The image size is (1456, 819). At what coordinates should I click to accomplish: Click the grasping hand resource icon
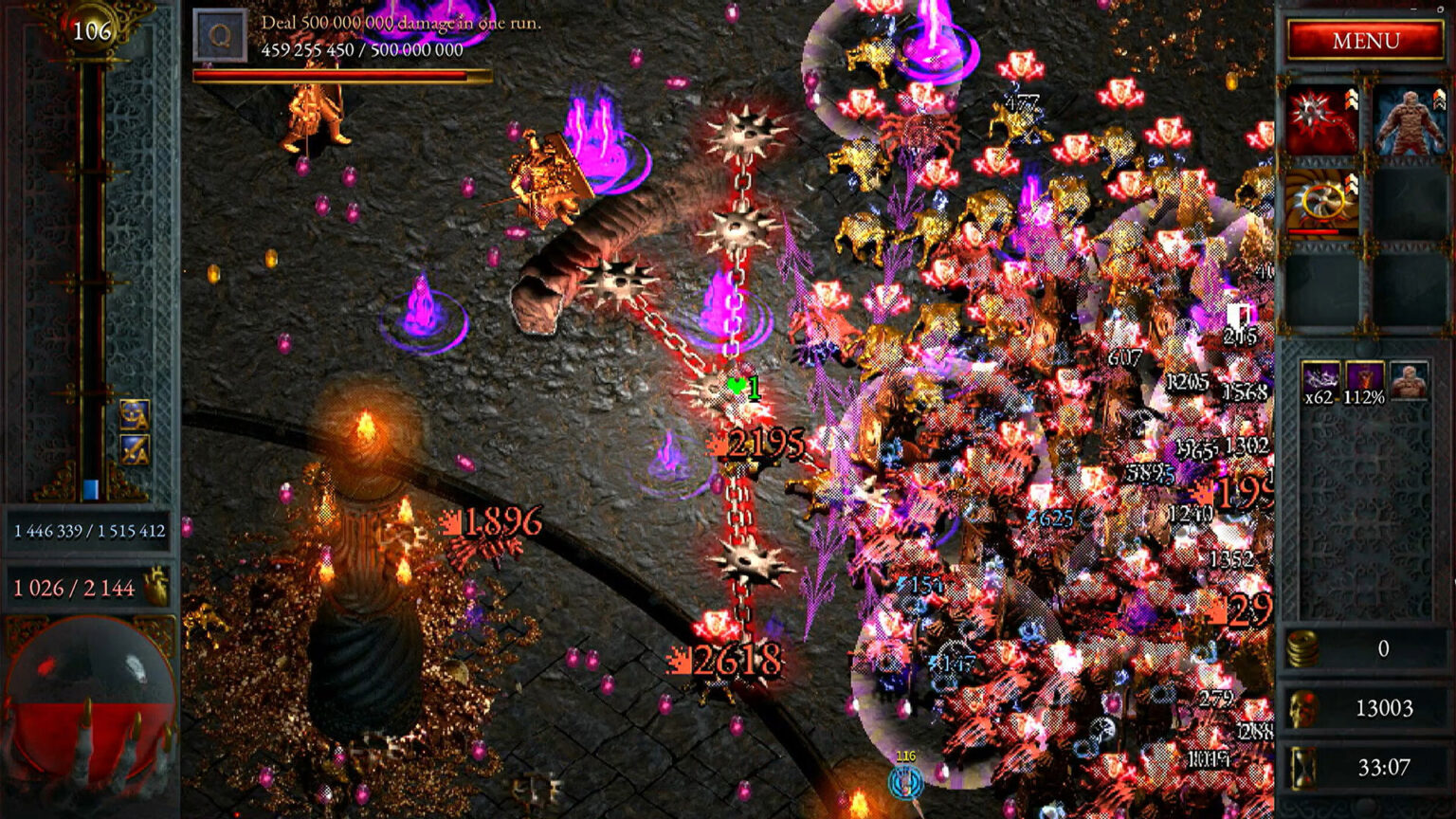(x=155, y=586)
